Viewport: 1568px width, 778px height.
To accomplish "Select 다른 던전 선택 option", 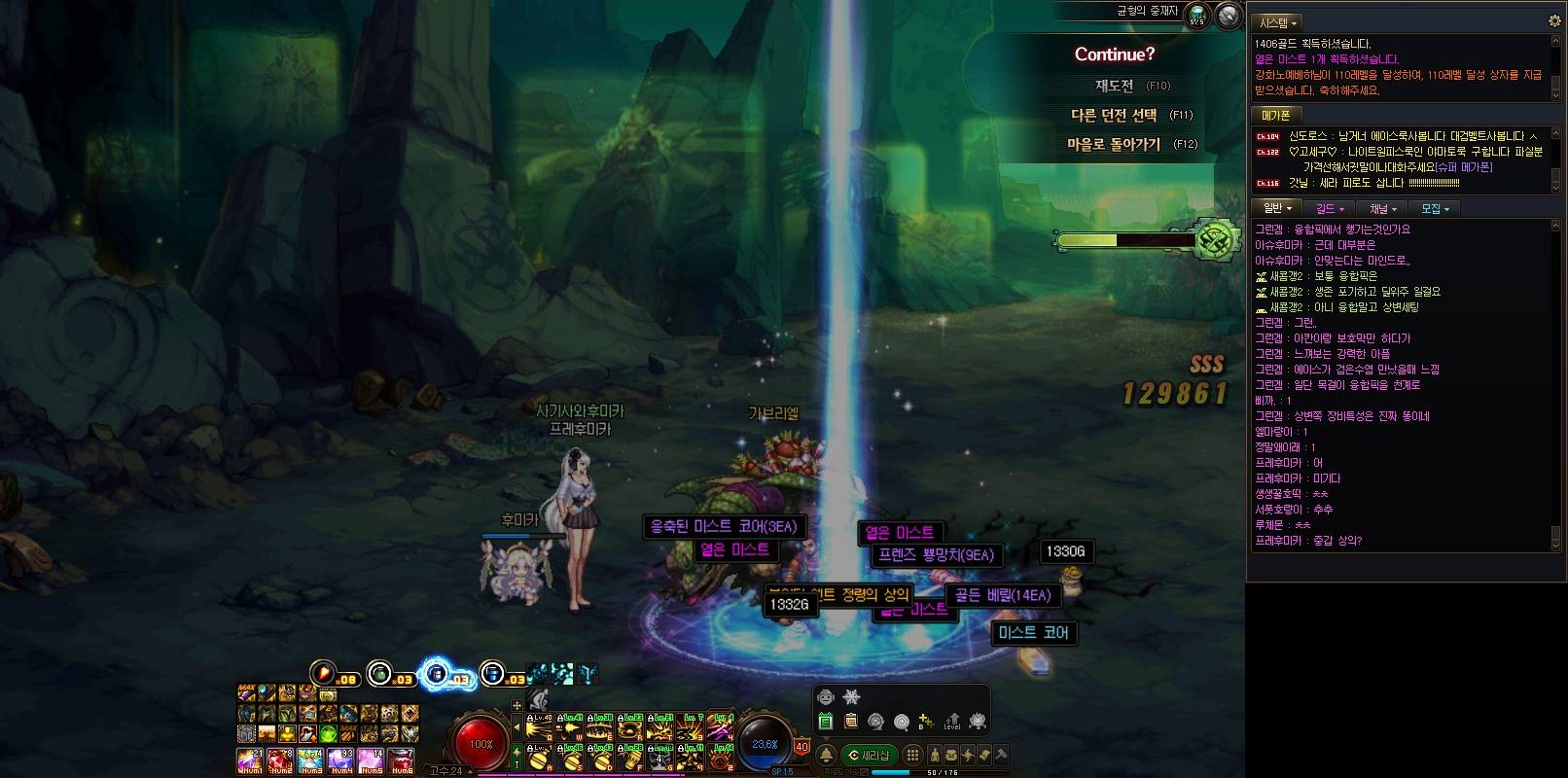I will 1115,115.
